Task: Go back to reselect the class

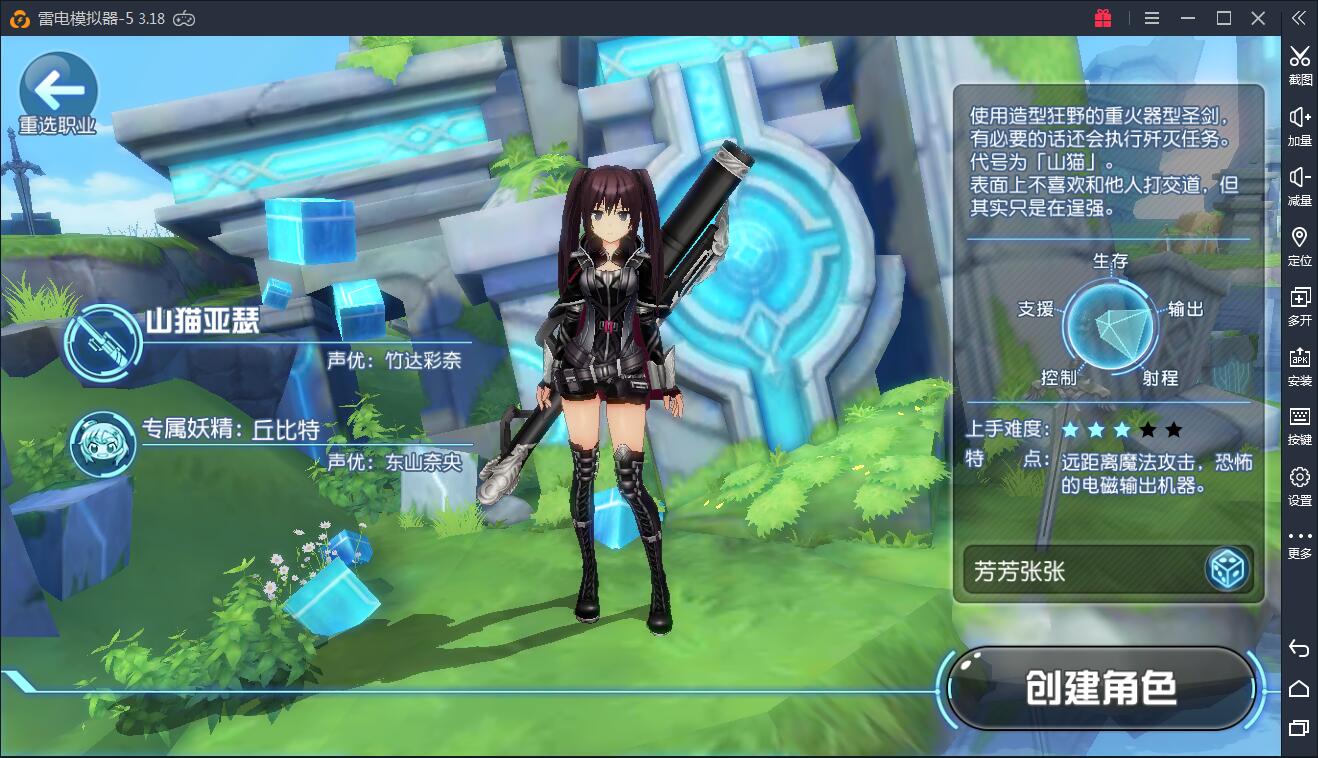Action: tap(58, 94)
